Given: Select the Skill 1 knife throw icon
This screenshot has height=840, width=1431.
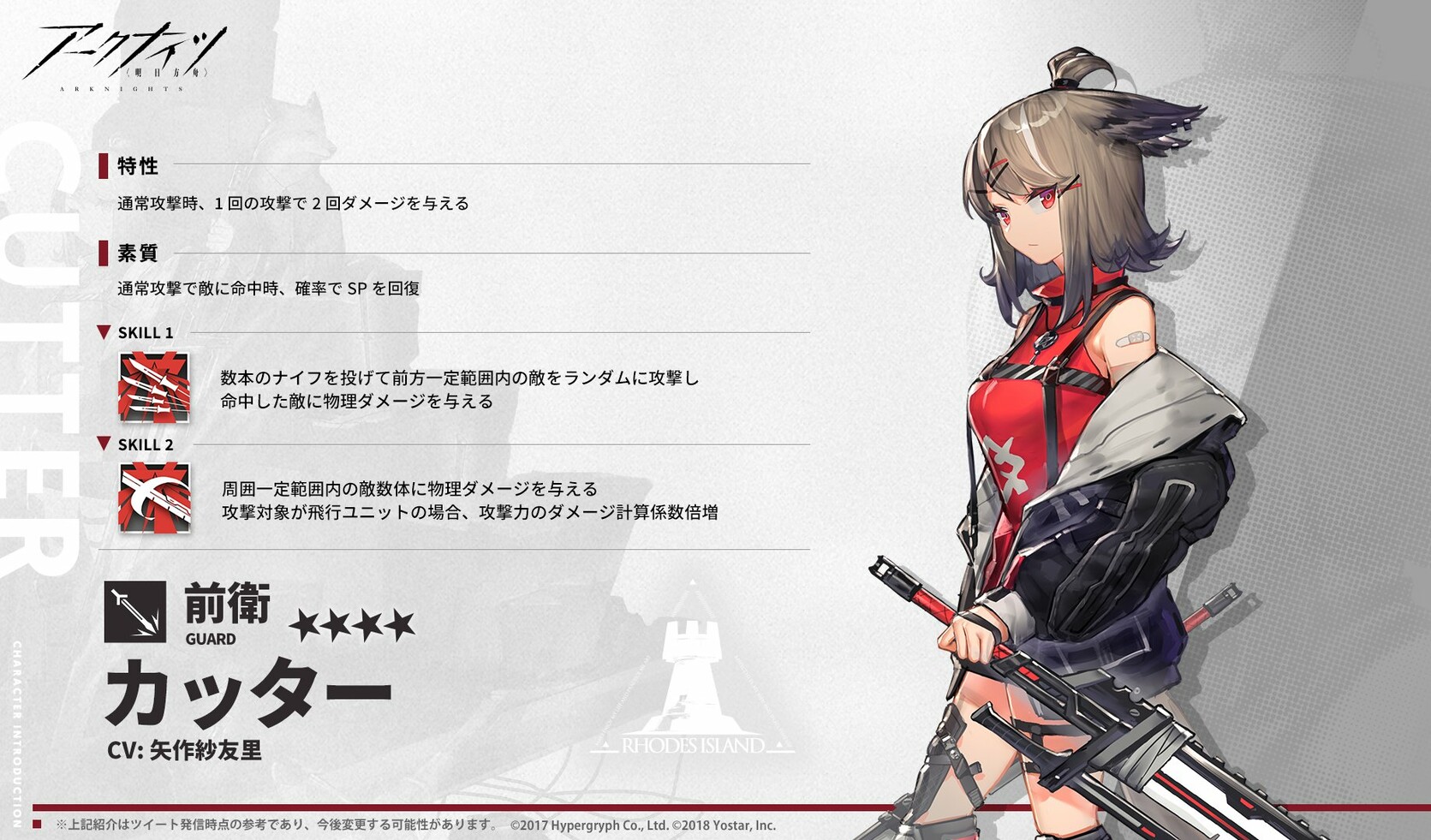Looking at the screenshot, I should [154, 387].
